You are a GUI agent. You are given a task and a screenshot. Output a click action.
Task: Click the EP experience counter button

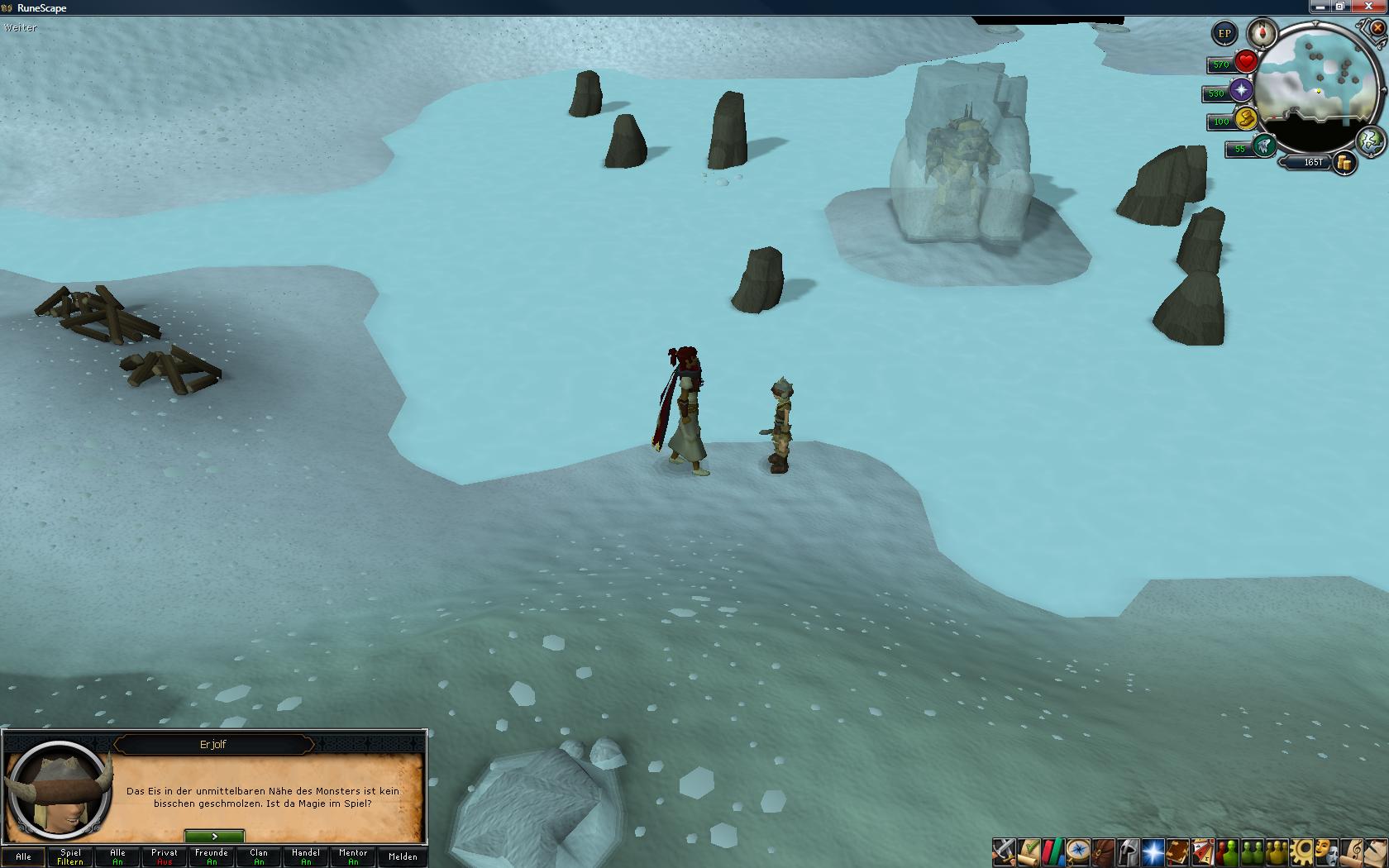[1224, 34]
